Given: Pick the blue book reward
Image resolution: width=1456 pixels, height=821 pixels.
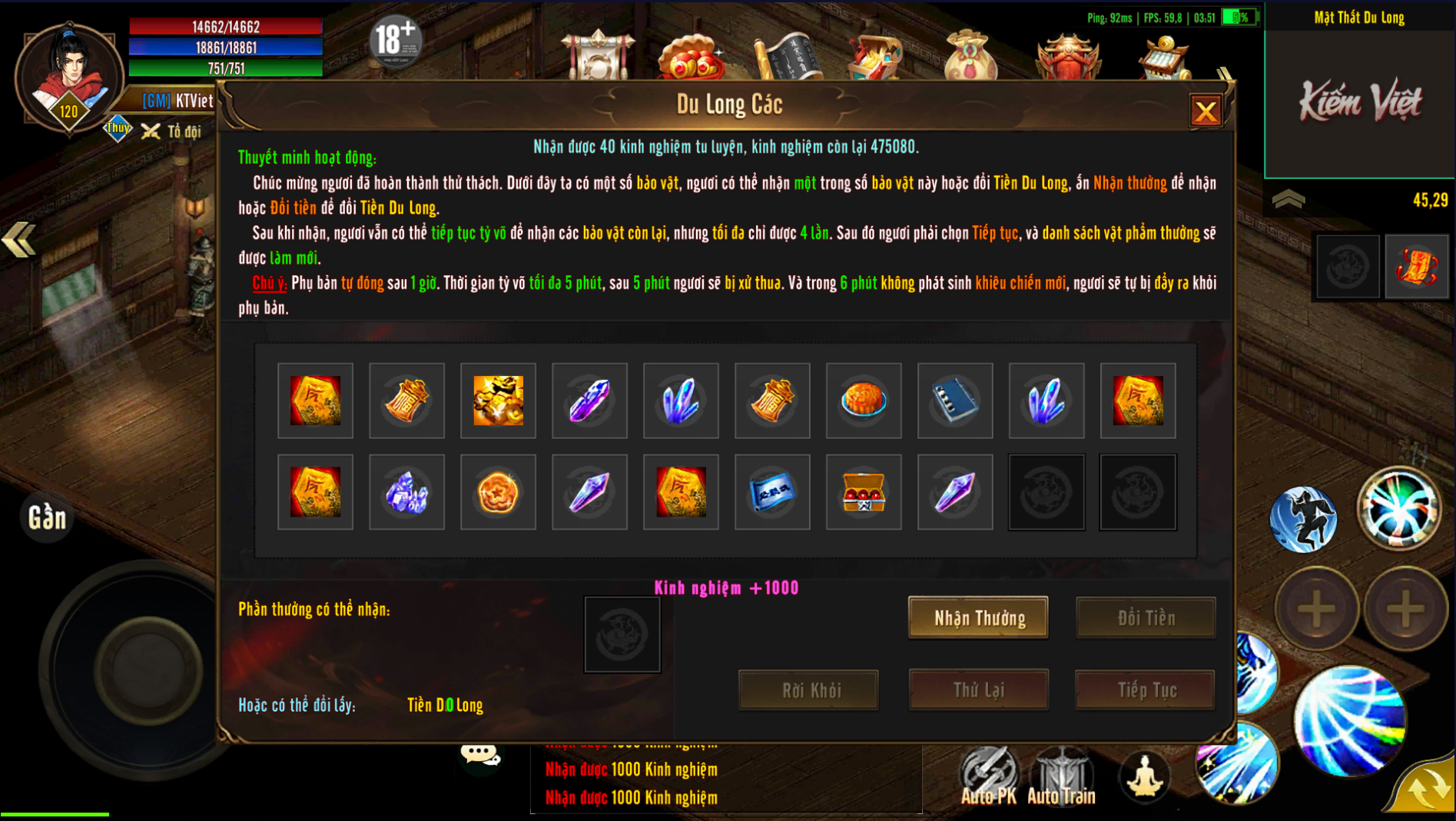Looking at the screenshot, I should (x=955, y=401).
